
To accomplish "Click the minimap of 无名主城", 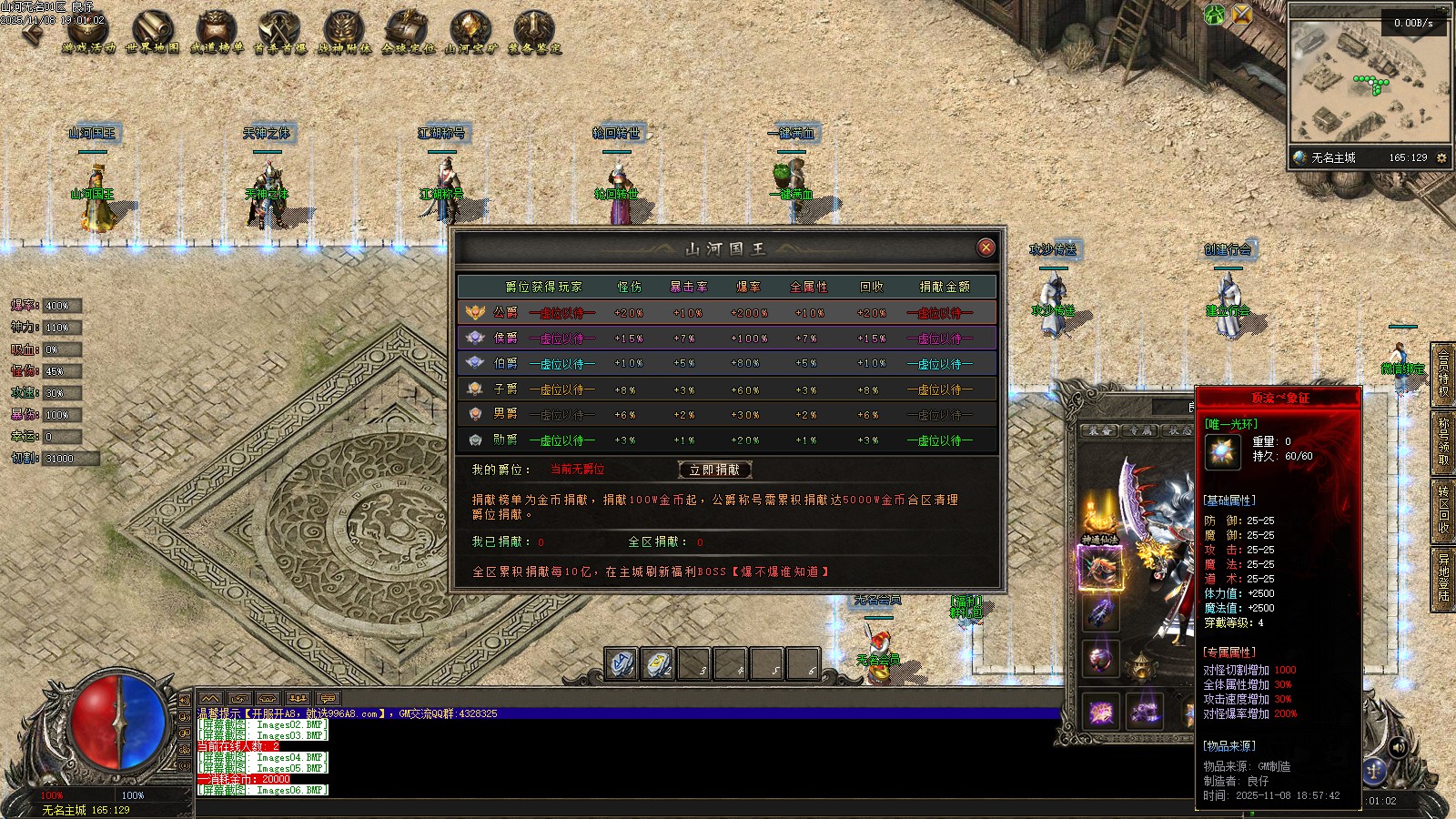I will (x=1368, y=84).
